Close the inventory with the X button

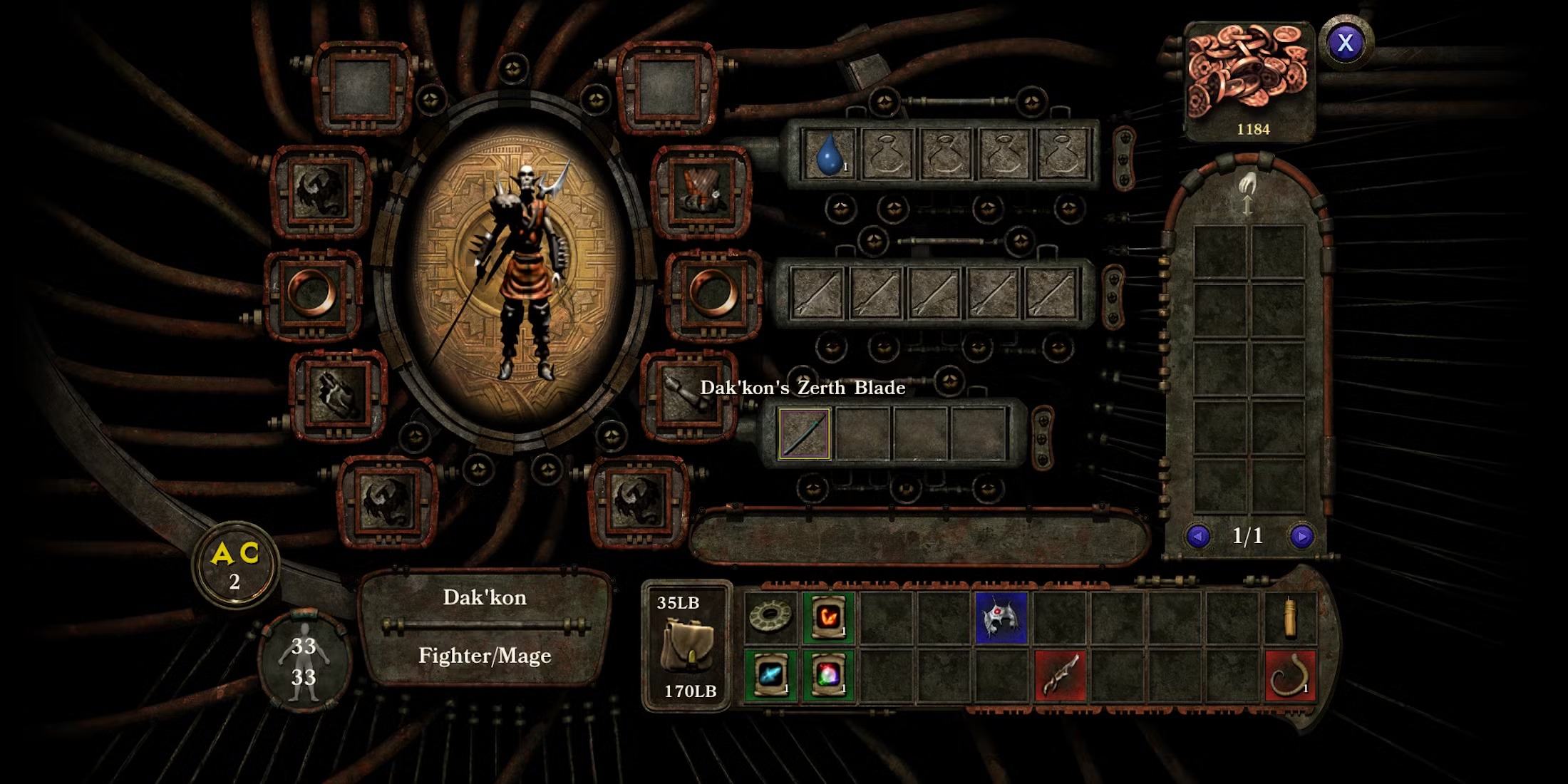tap(1345, 43)
